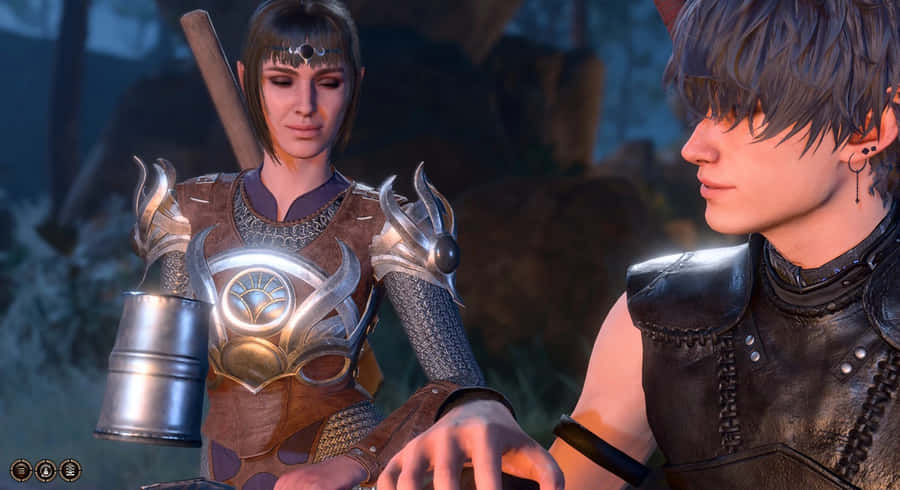Select the third round dialogue button
900x490 pixels.
pos(70,470)
